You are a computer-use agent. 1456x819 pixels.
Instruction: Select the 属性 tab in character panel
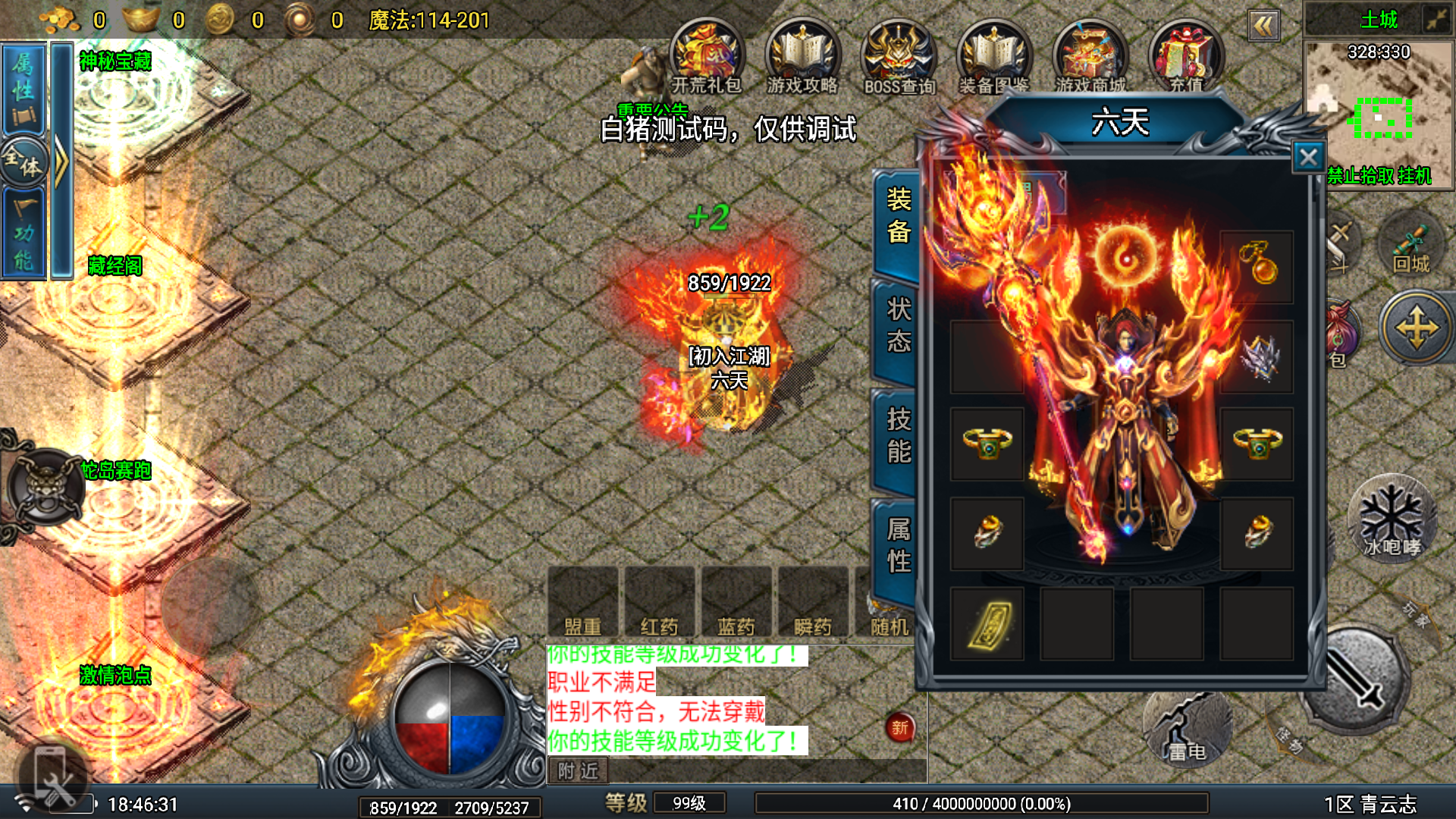[898, 545]
